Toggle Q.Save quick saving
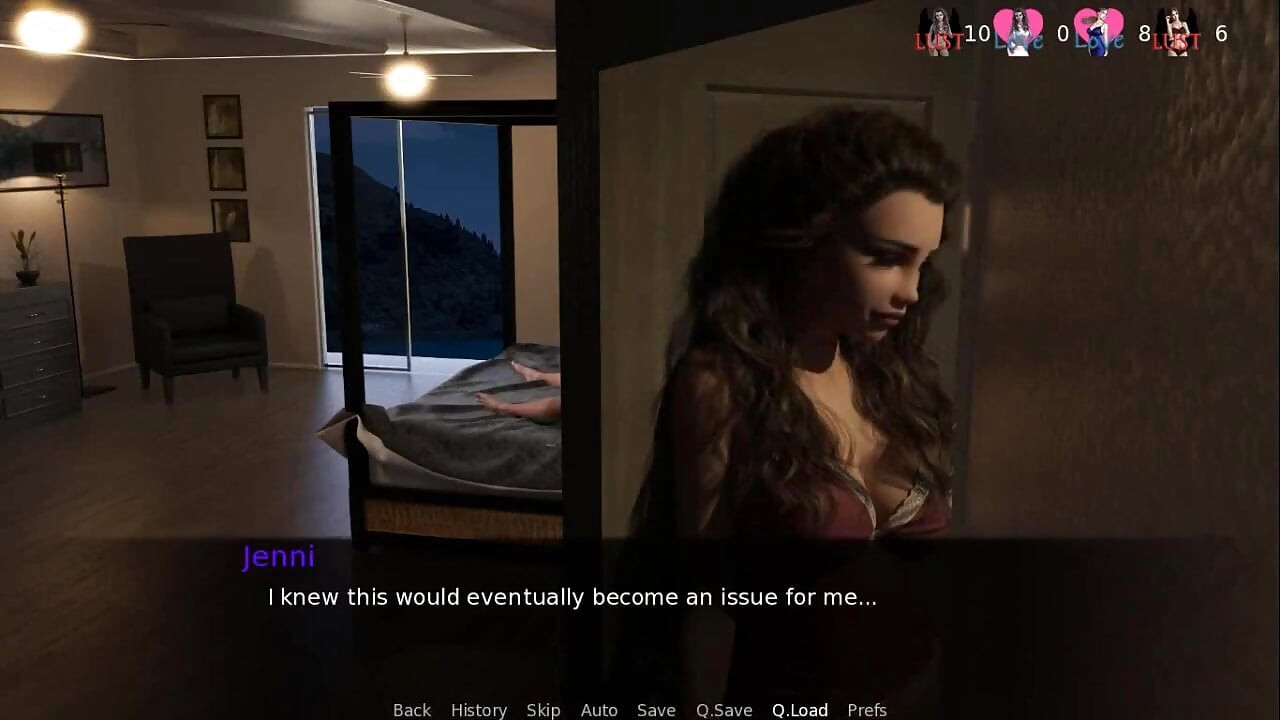 (723, 709)
